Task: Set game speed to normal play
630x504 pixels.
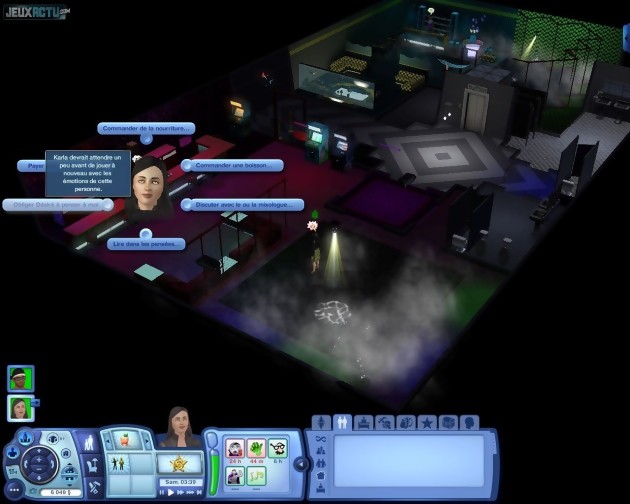Action: (171, 492)
